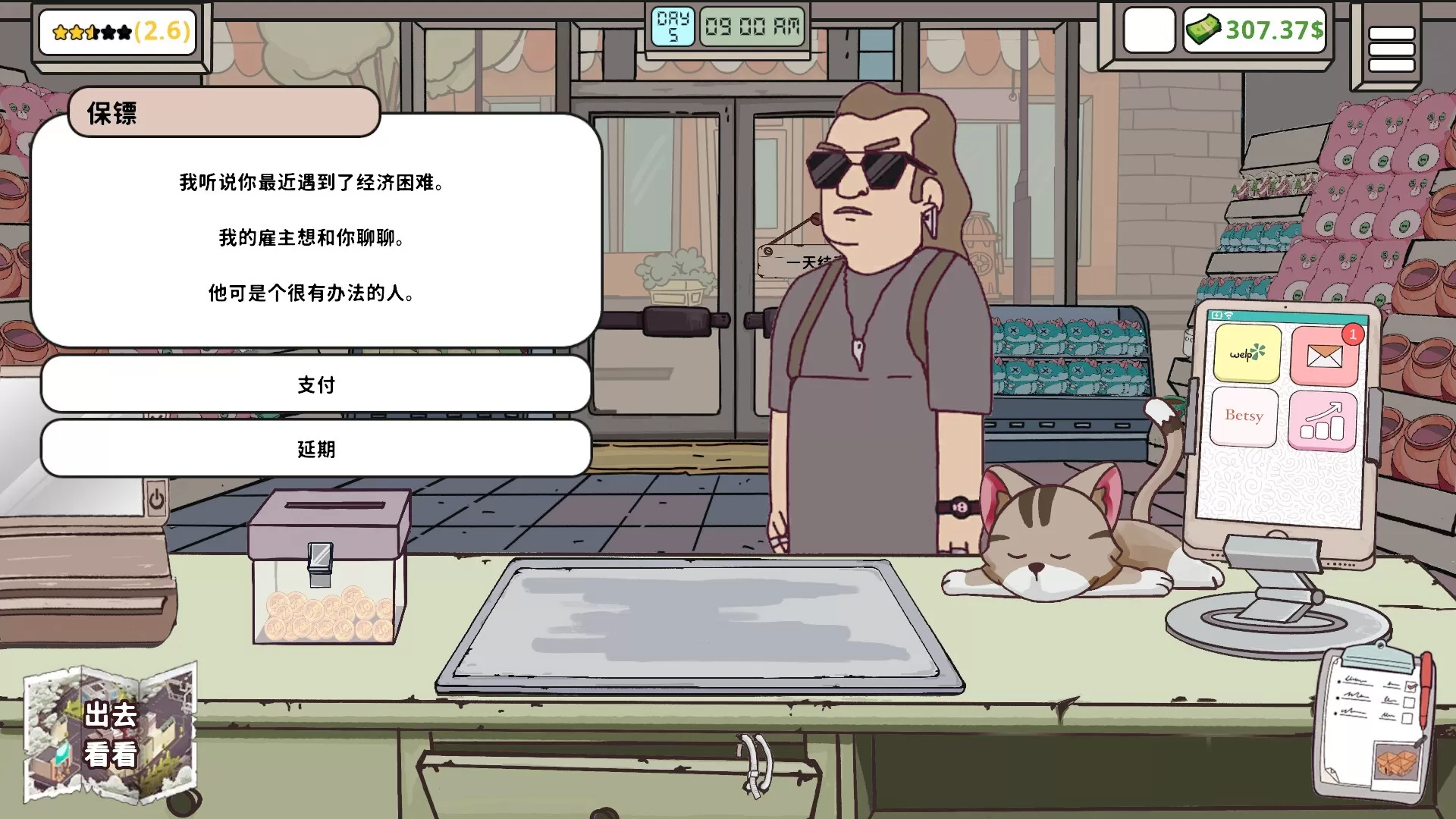Launch the Betsy app on the tablet

point(1244,416)
